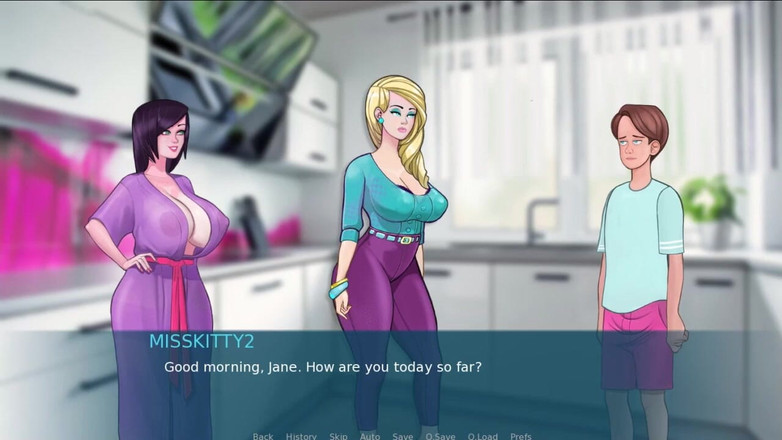Open the dialogue History log
The image size is (782, 440).
point(301,436)
